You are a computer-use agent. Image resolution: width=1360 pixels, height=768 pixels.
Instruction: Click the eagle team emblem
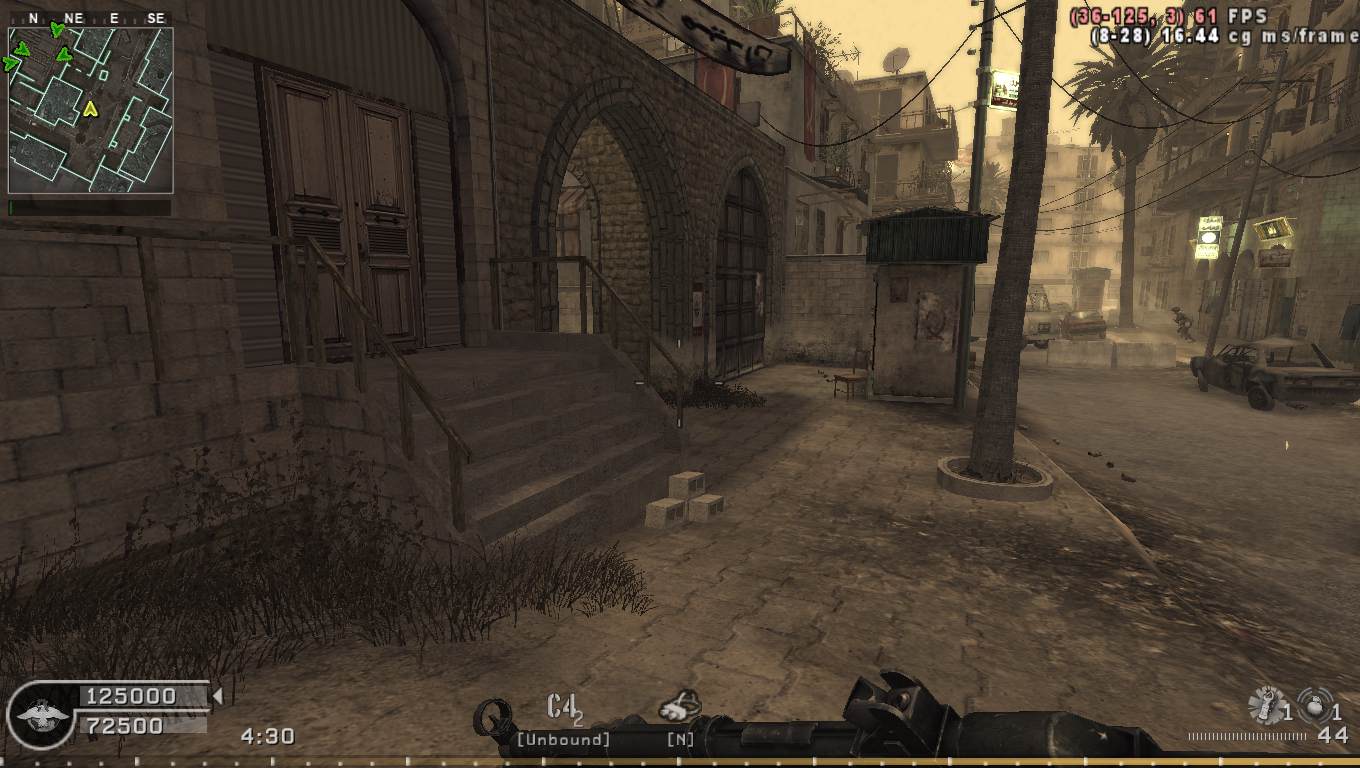pos(40,716)
